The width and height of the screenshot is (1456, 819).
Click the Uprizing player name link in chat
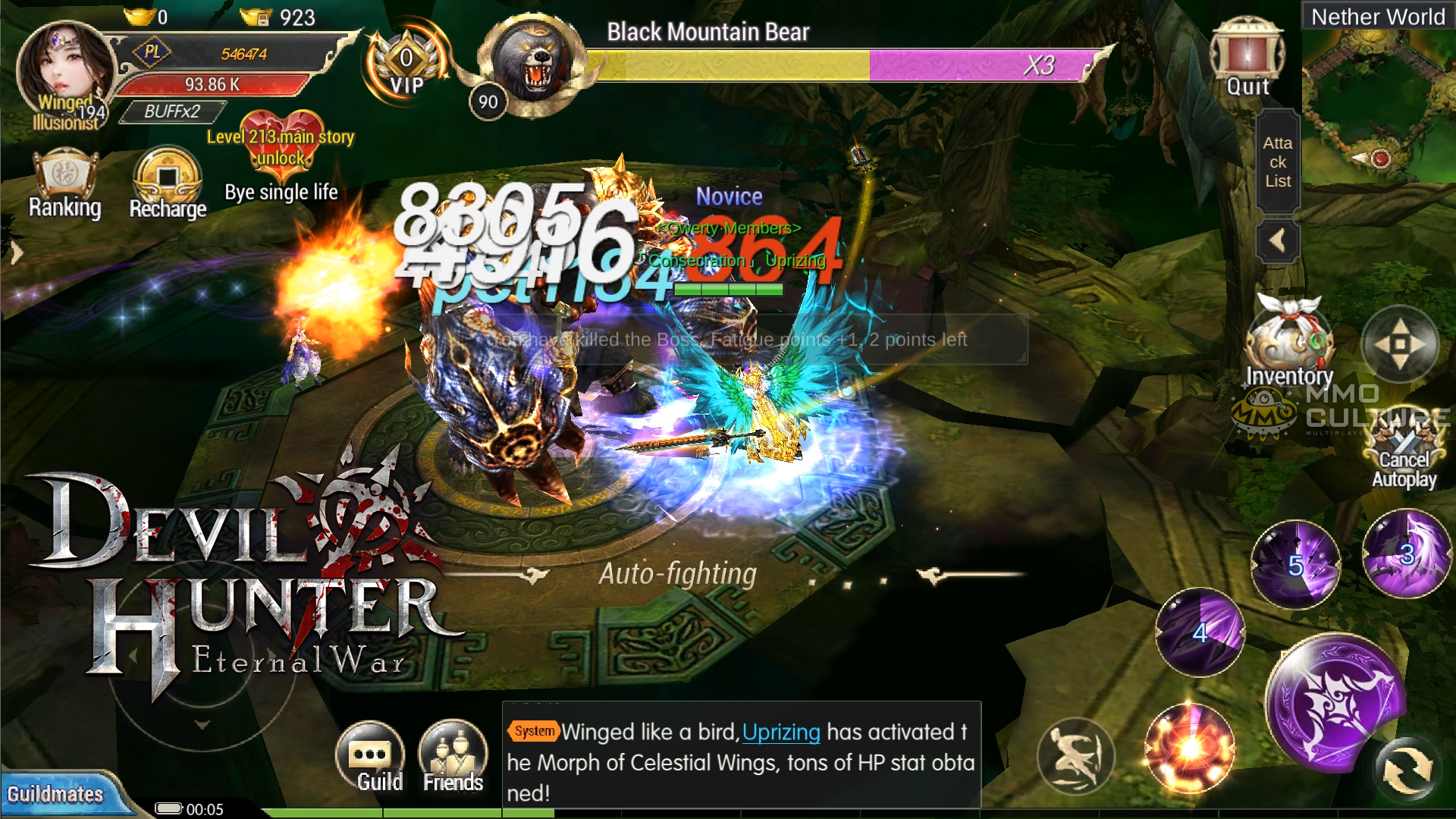point(781,733)
